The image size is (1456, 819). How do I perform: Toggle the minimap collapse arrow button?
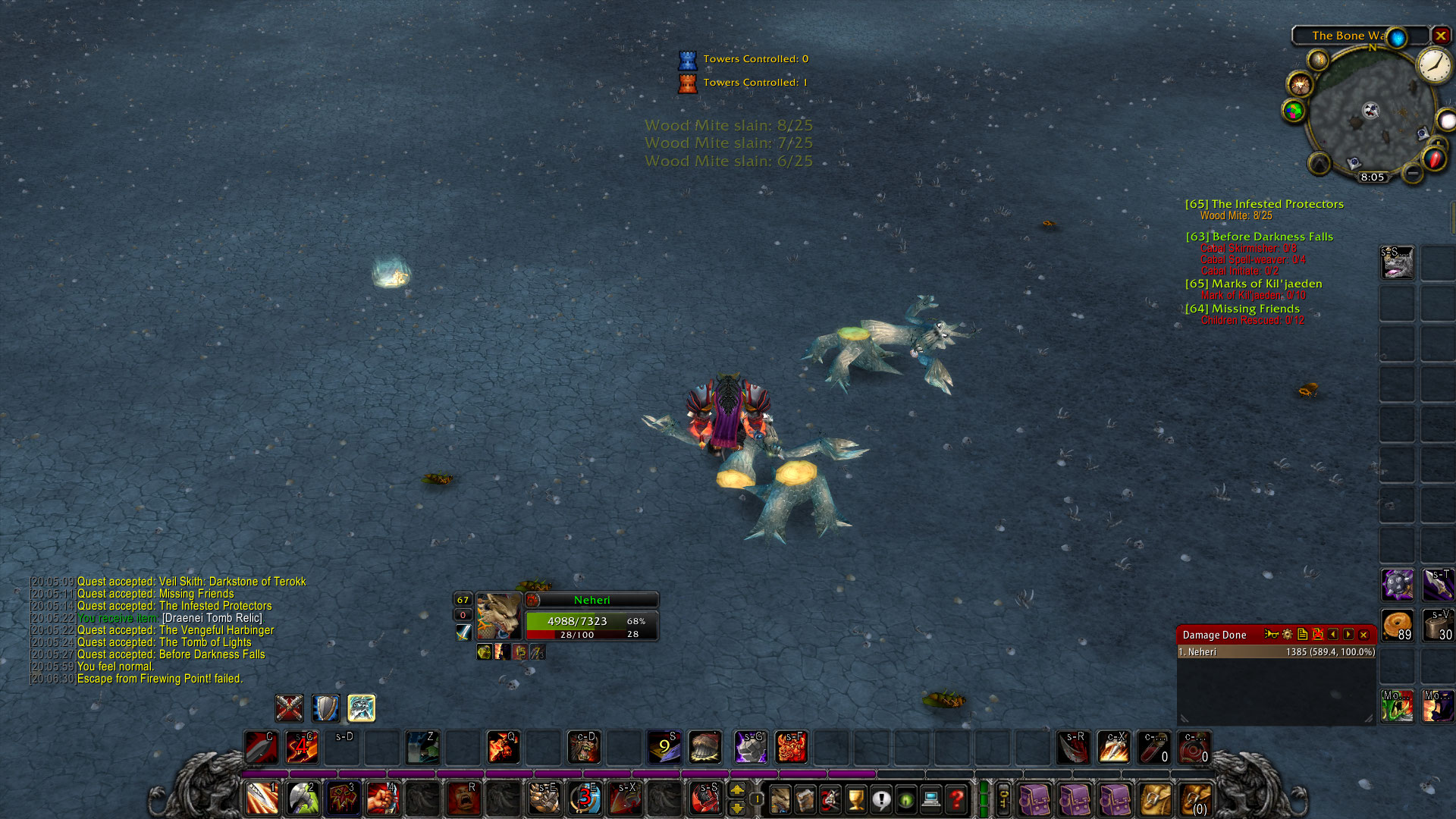coord(1318,164)
